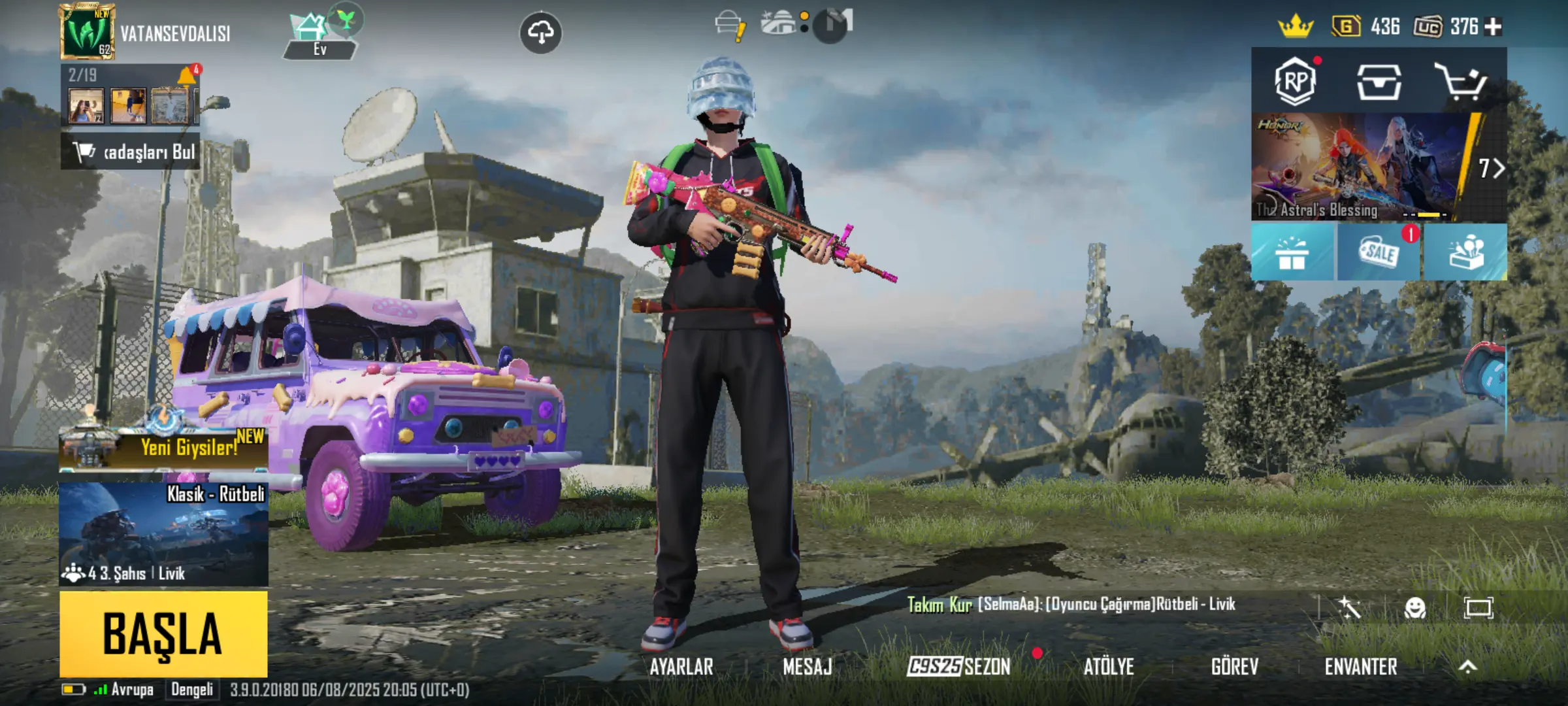The image size is (1568, 706).
Task: Open AYARLAR settings menu
Action: click(681, 667)
